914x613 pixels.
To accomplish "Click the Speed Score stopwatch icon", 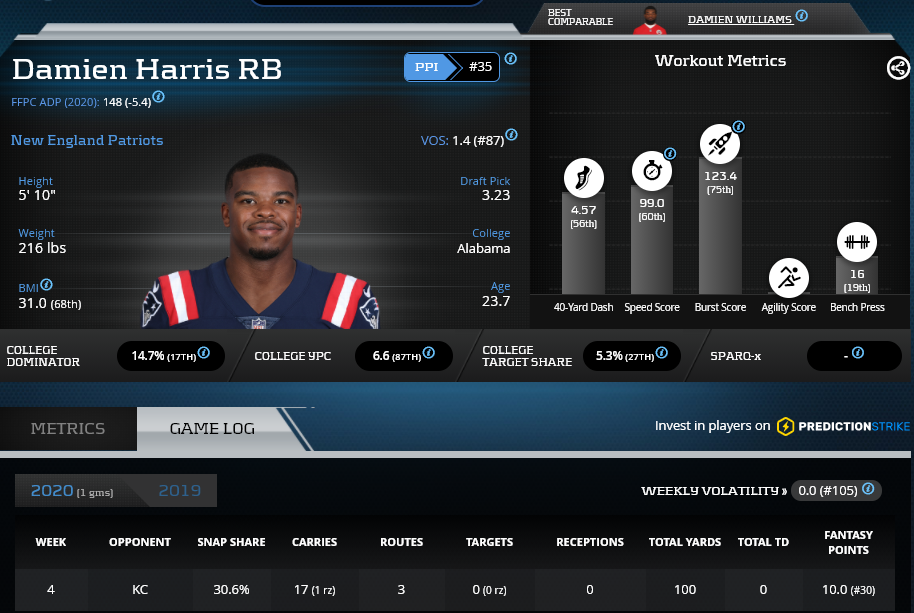I will tap(651, 170).
